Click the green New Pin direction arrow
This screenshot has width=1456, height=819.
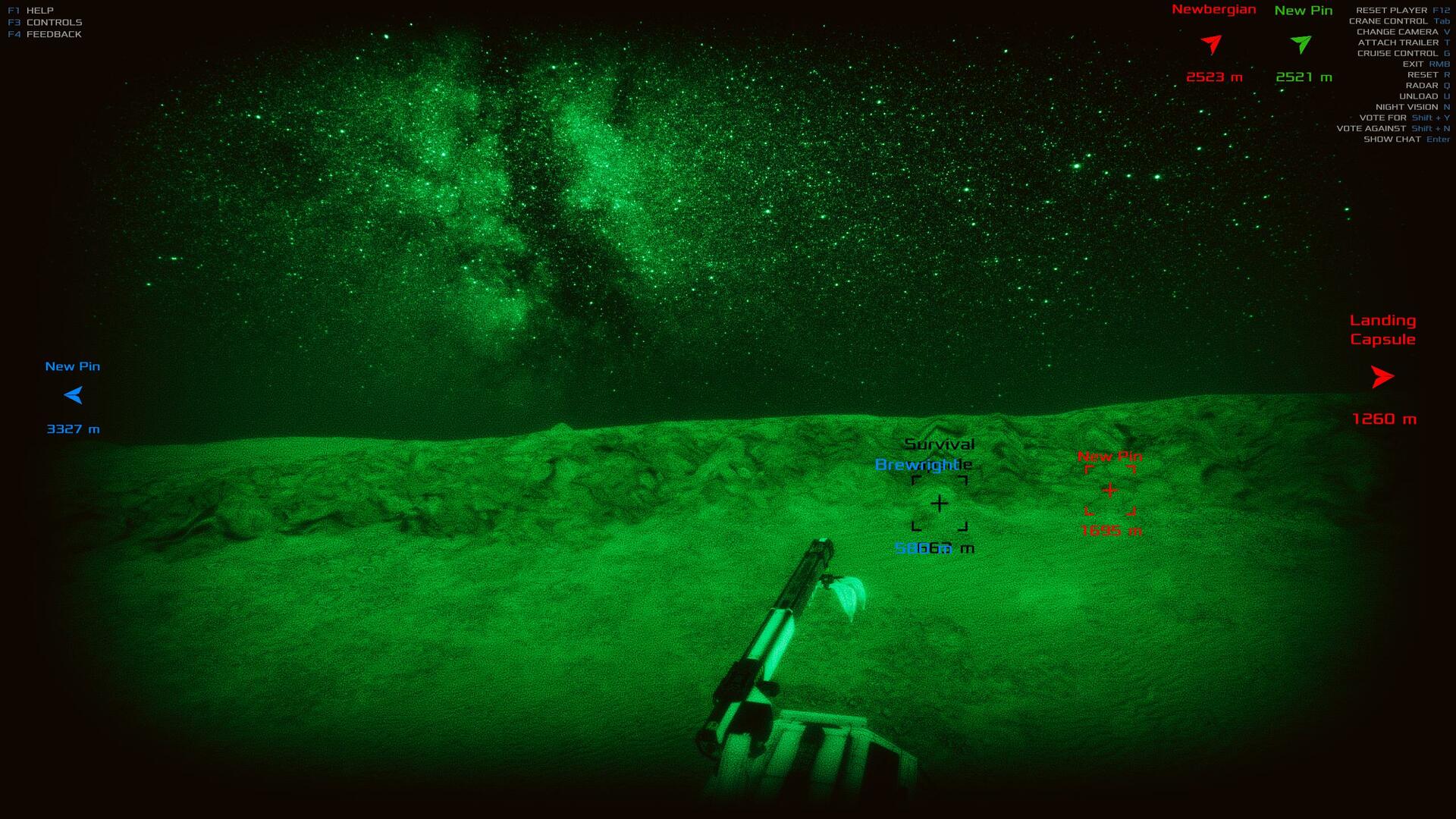coord(1301,44)
